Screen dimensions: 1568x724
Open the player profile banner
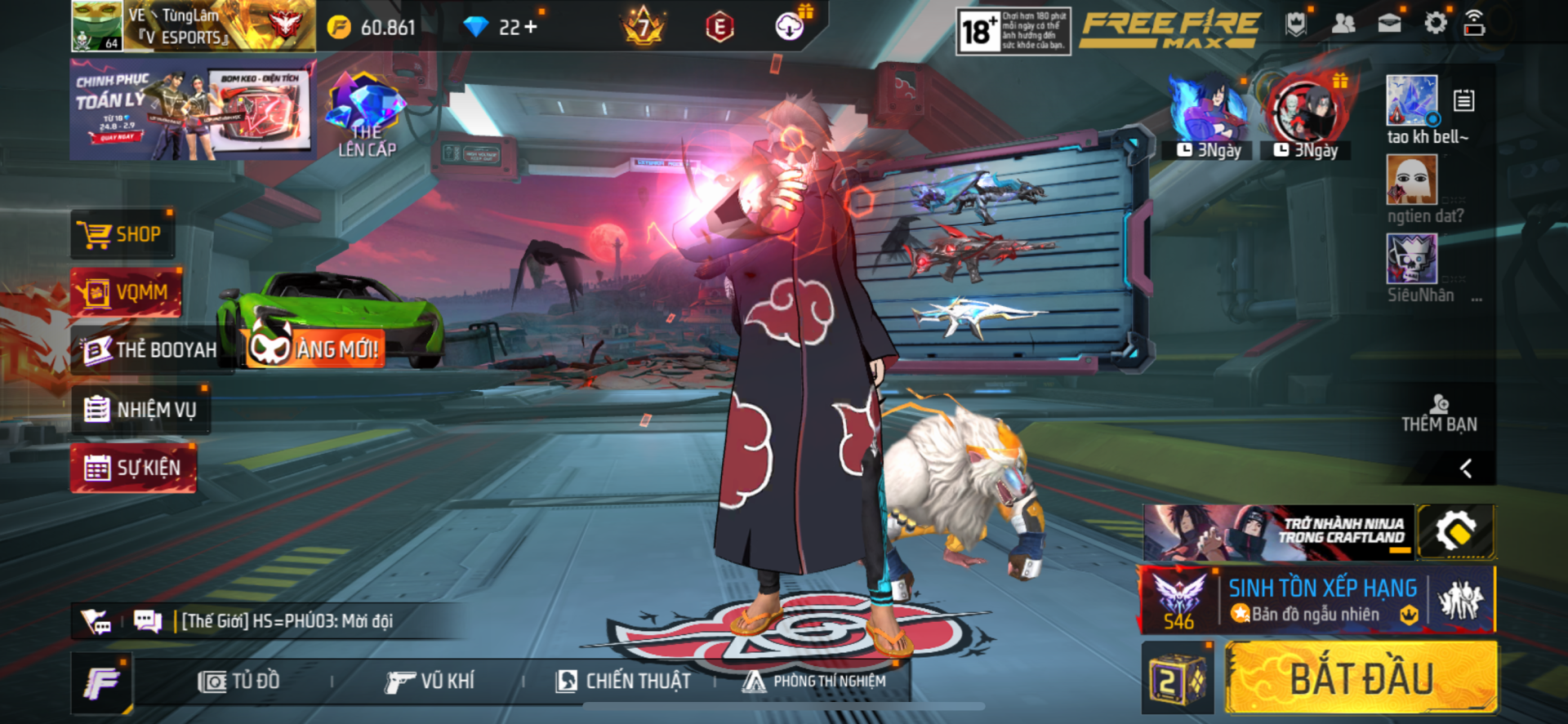(x=193, y=26)
